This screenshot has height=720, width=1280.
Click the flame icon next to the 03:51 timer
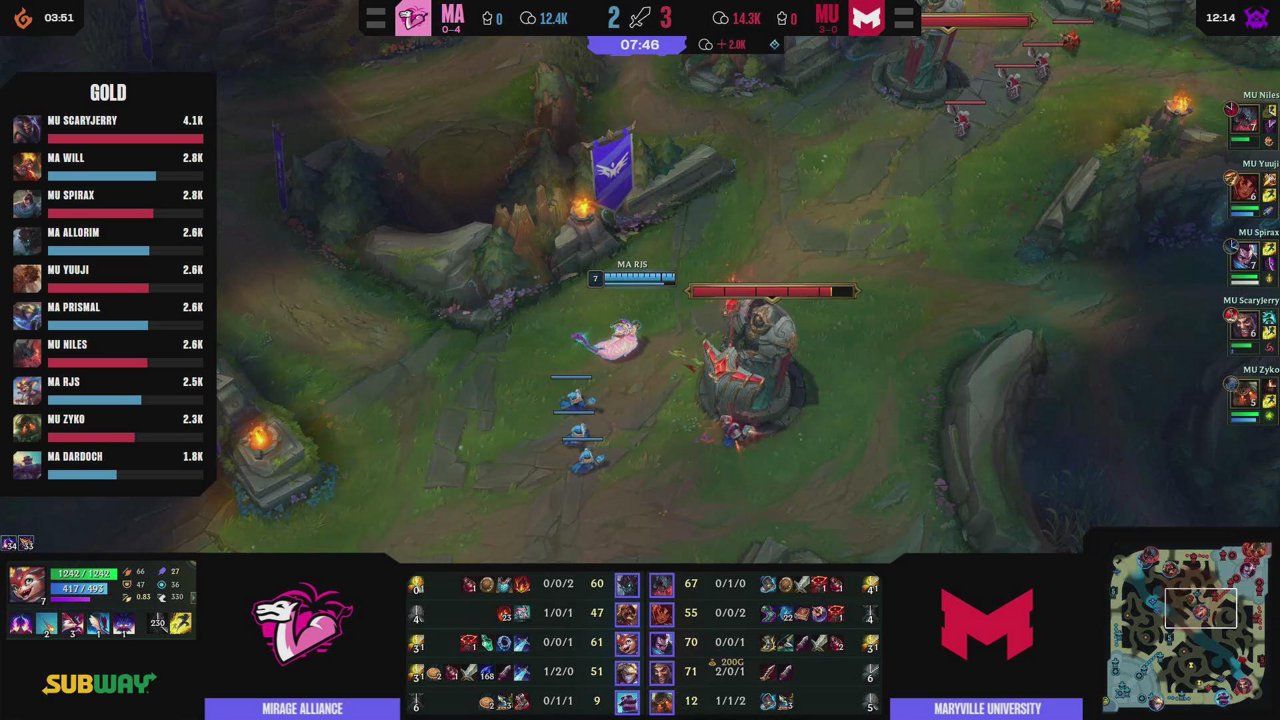pyautogui.click(x=22, y=16)
